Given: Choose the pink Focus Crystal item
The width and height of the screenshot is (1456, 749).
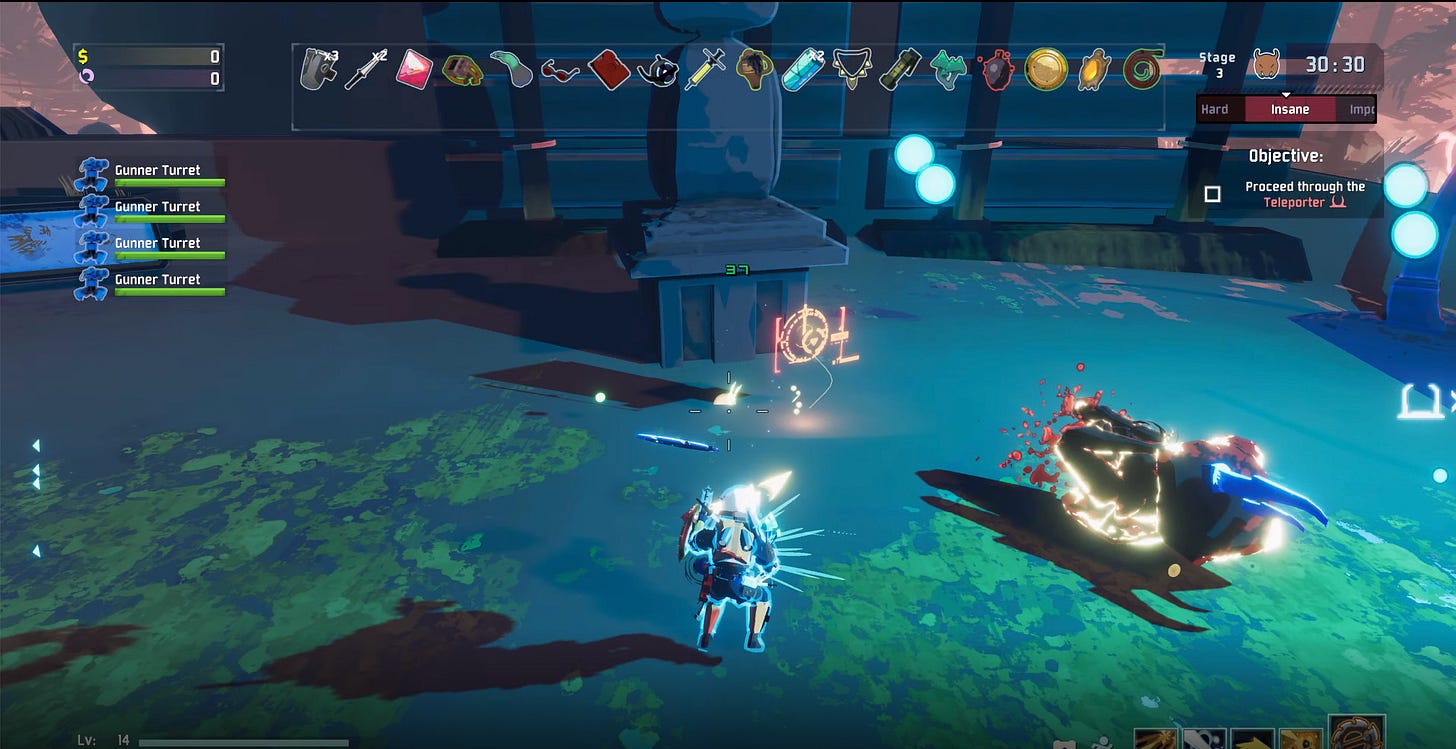Looking at the screenshot, I should click(x=412, y=70).
